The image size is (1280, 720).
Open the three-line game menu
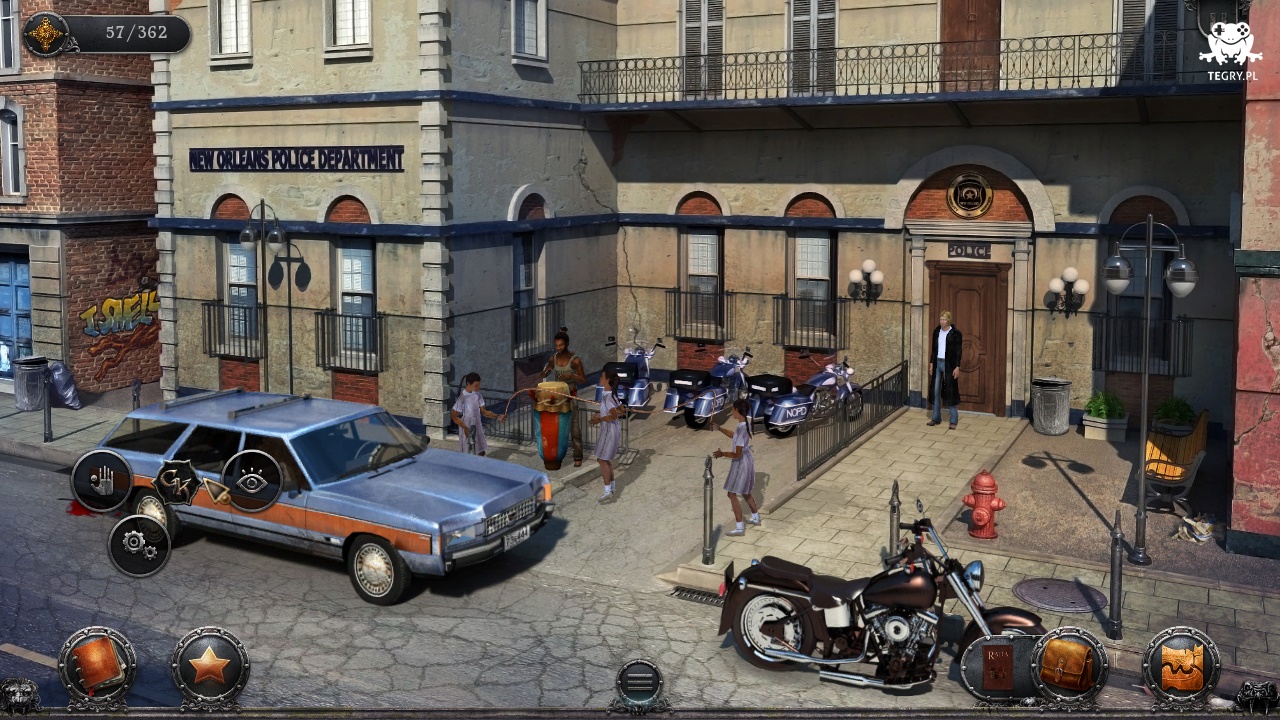click(x=639, y=683)
